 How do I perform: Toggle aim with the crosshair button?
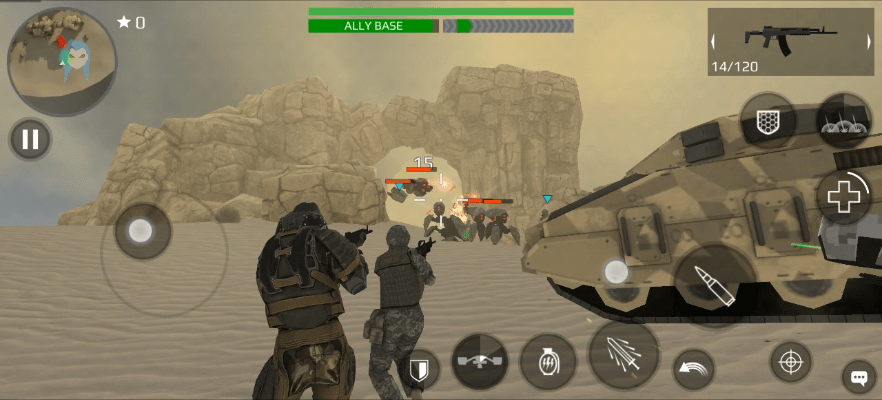click(x=790, y=361)
